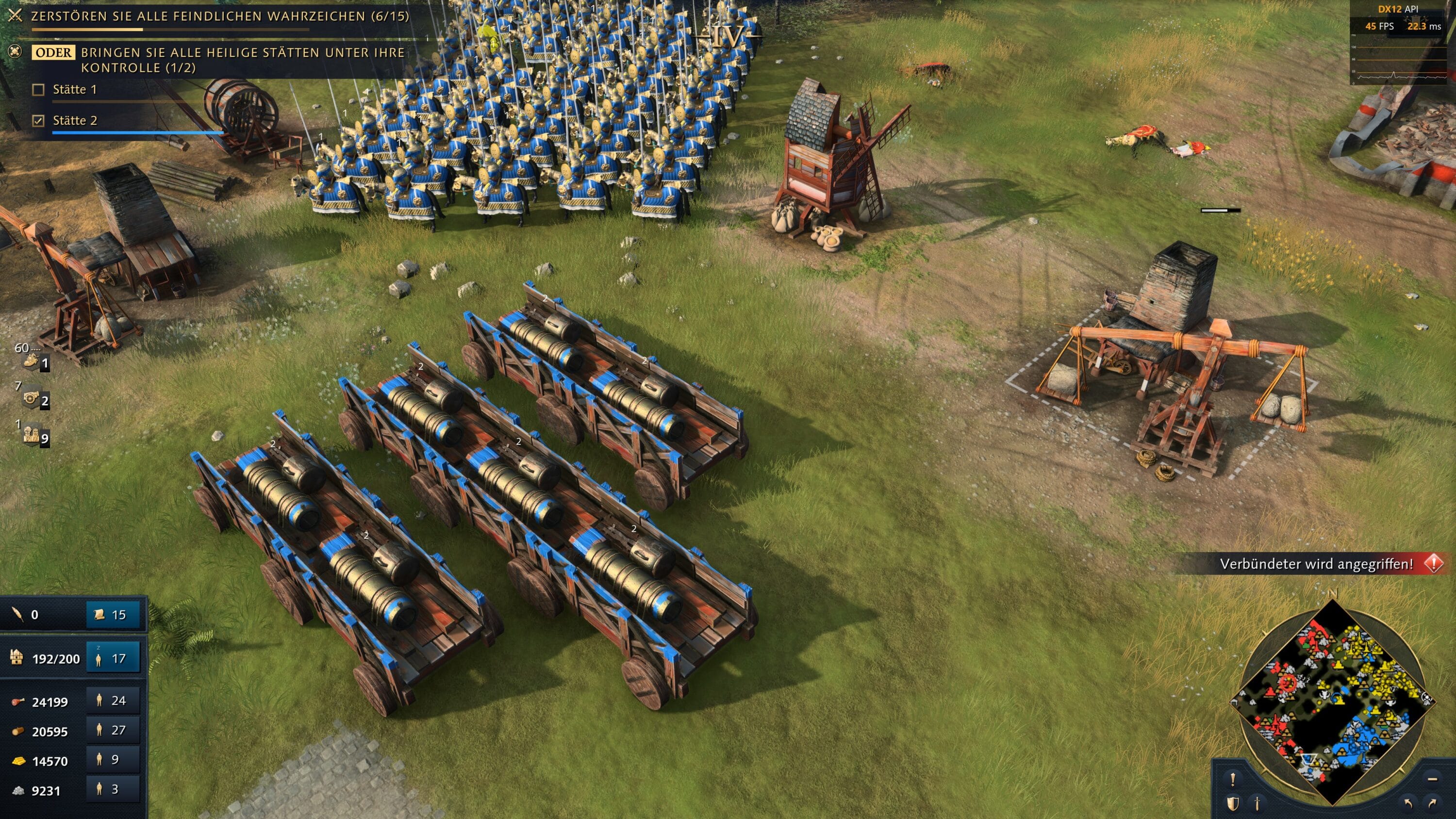The width and height of the screenshot is (1456, 819).
Task: Click the 'Stätte 1' objective entry
Action: (75, 89)
